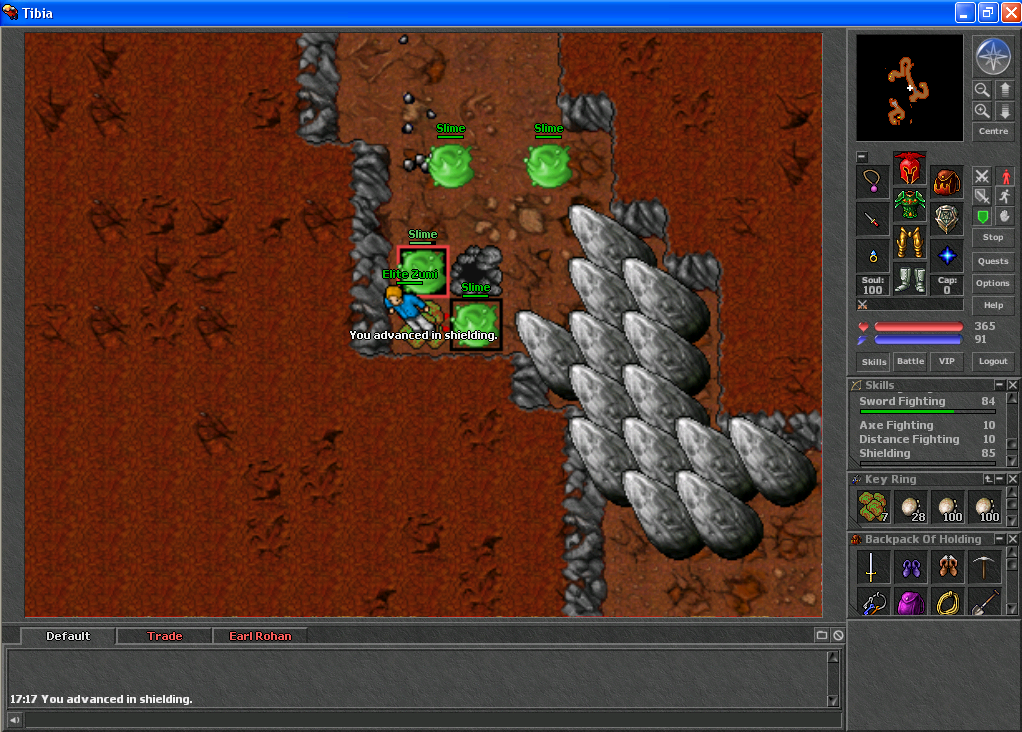1022x732 pixels.
Task: Open the Earl Rohan chat tab
Action: [260, 636]
